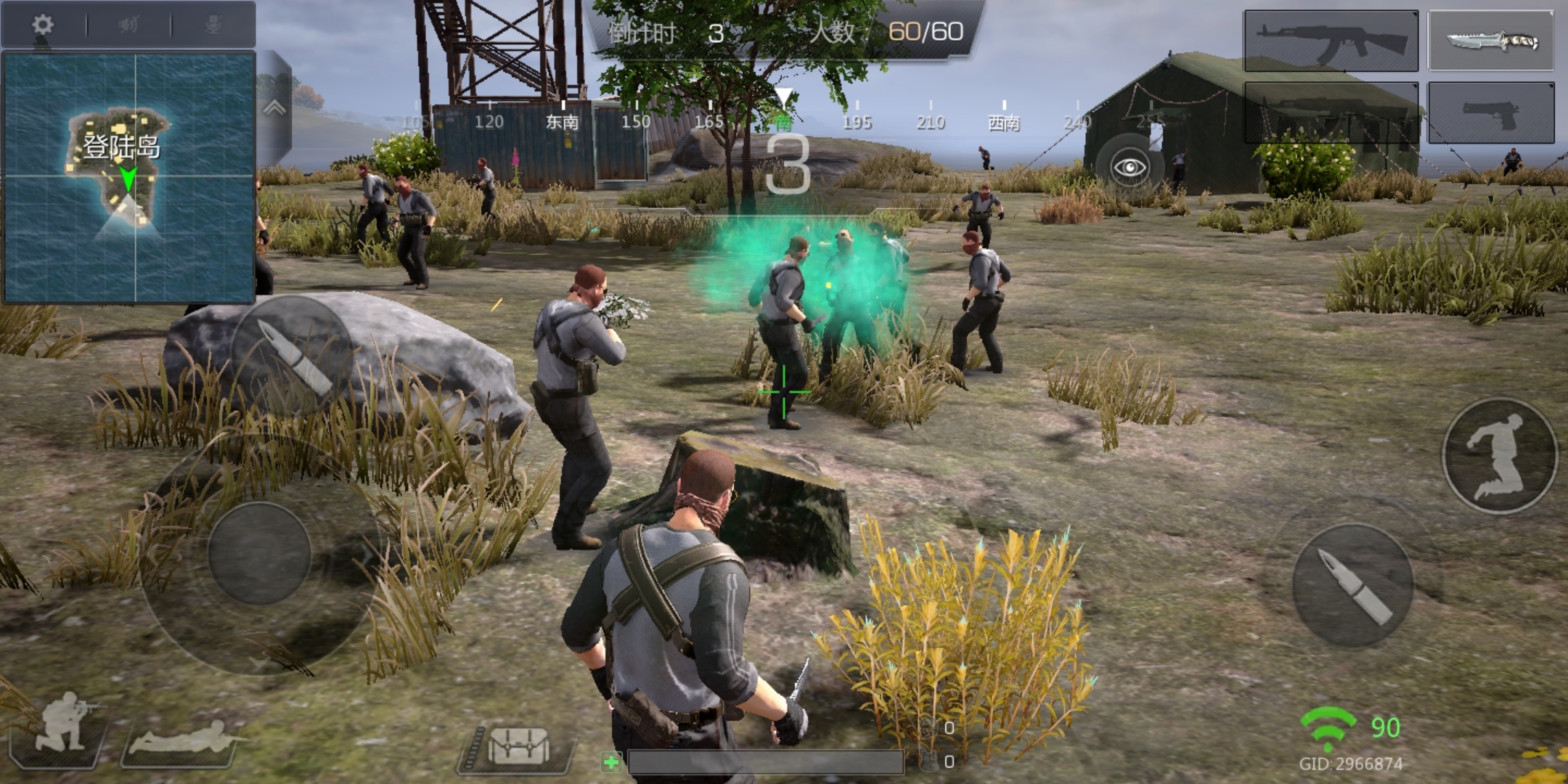Open the island minimap
This screenshot has width=1568, height=784.
click(129, 176)
